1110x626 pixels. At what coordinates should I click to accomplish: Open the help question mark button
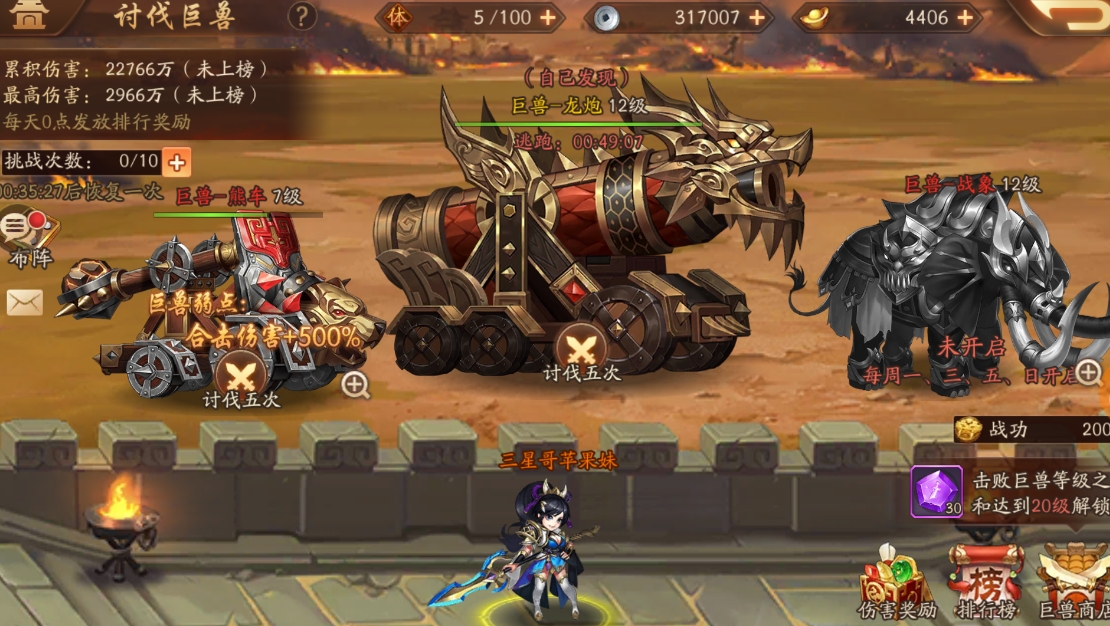point(301,16)
